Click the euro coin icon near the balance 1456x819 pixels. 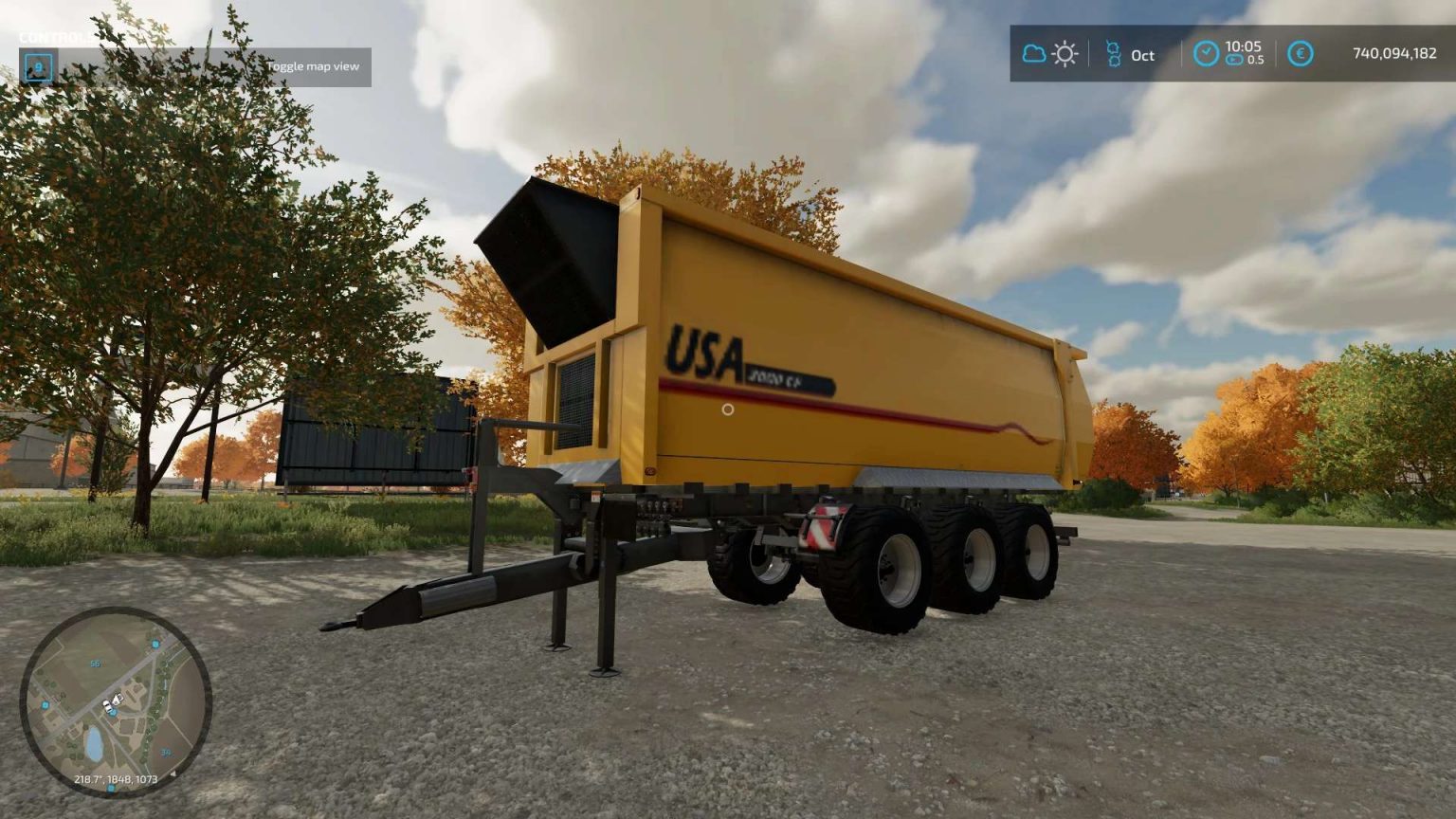[1300, 55]
